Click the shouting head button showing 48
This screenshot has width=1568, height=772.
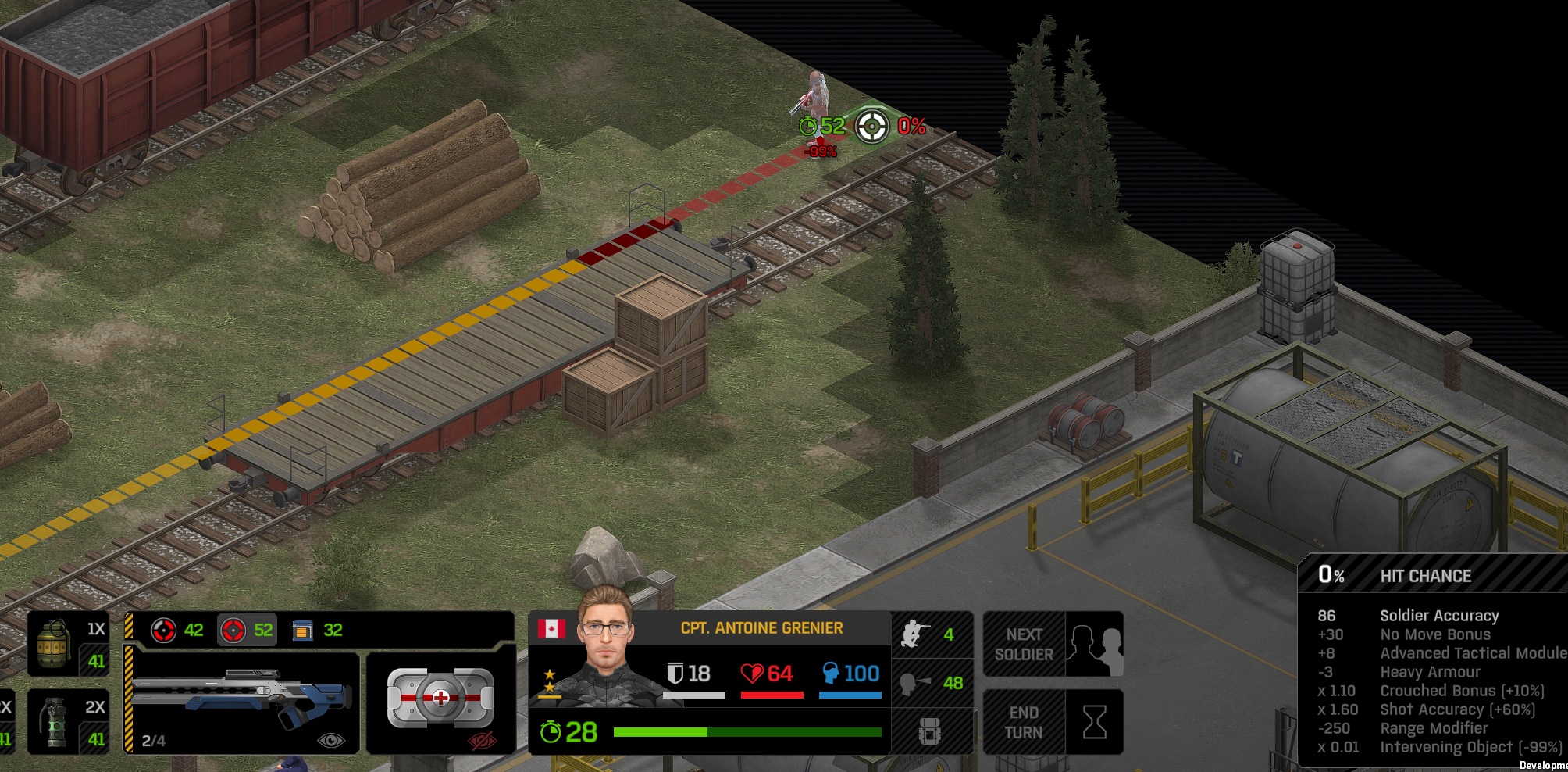tap(931, 683)
